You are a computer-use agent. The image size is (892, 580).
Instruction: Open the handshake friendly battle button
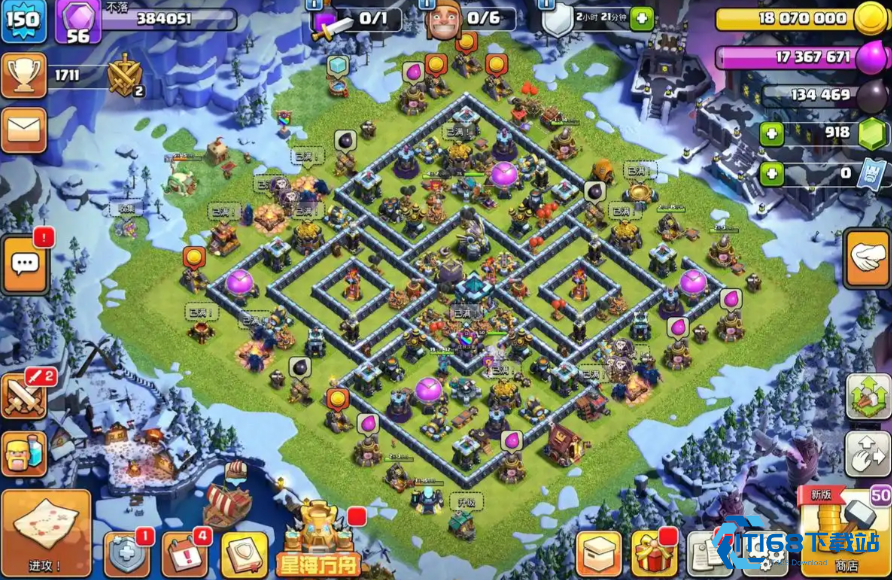[x=866, y=253]
